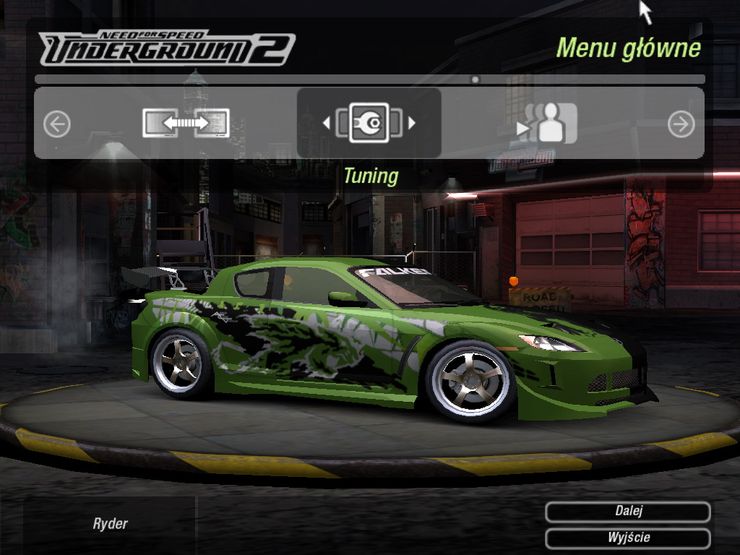Viewport: 740px width, 555px height.
Task: Exit using the Wyjście button
Action: (x=628, y=538)
